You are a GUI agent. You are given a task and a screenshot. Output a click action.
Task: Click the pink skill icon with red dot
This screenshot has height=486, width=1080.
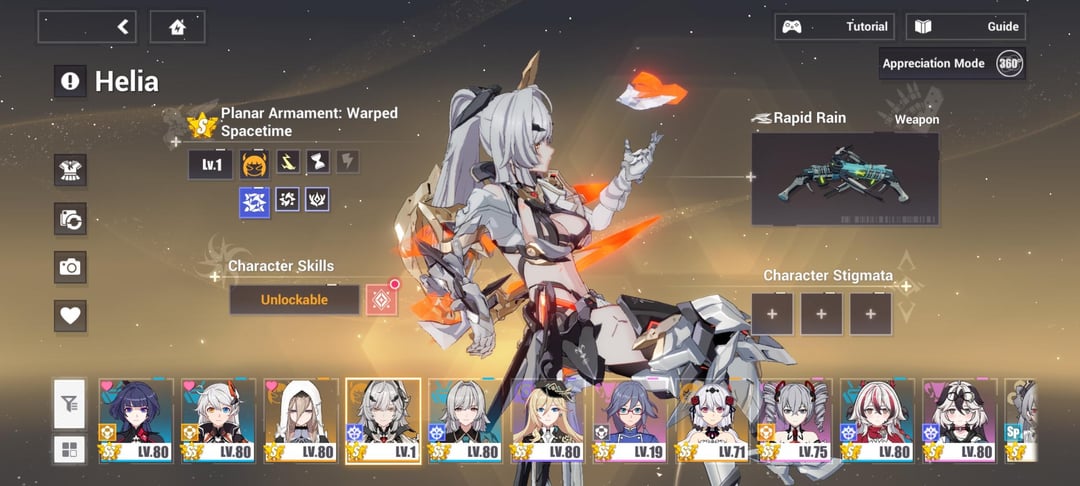[x=381, y=300]
